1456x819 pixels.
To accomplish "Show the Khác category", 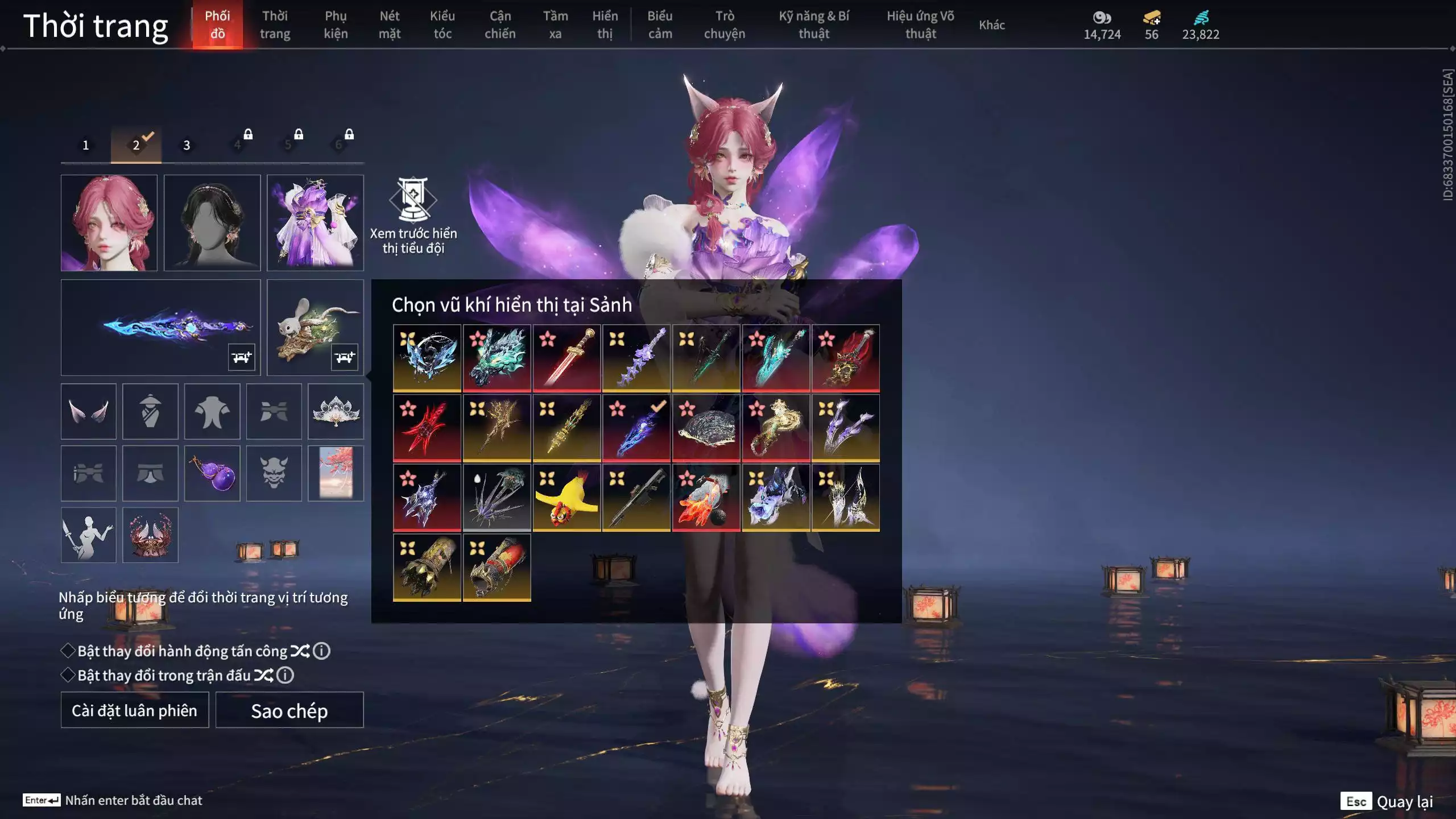I will [992, 25].
